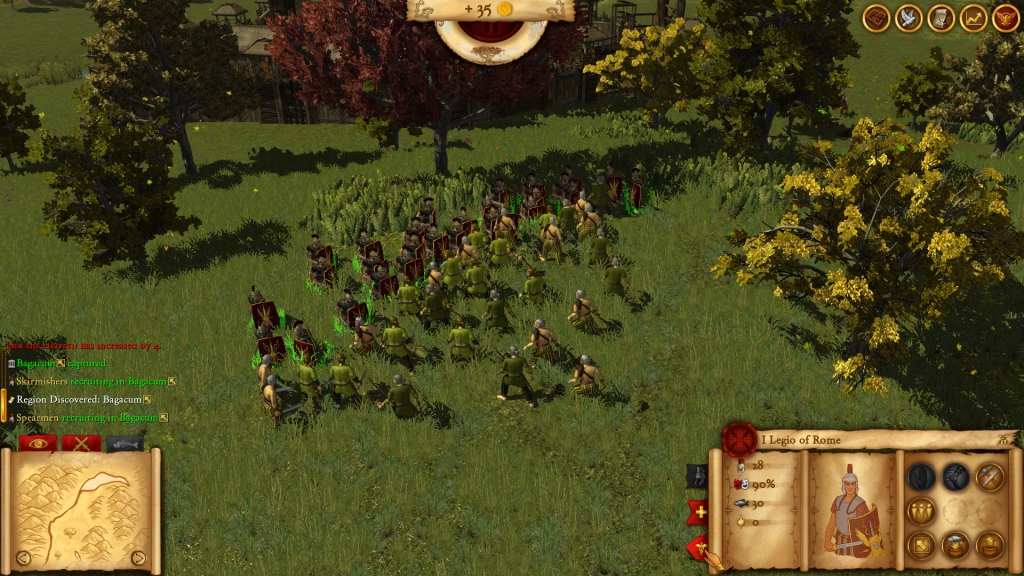Select the red plus cross side tab
Image resolution: width=1024 pixels, height=576 pixels.
tap(696, 513)
